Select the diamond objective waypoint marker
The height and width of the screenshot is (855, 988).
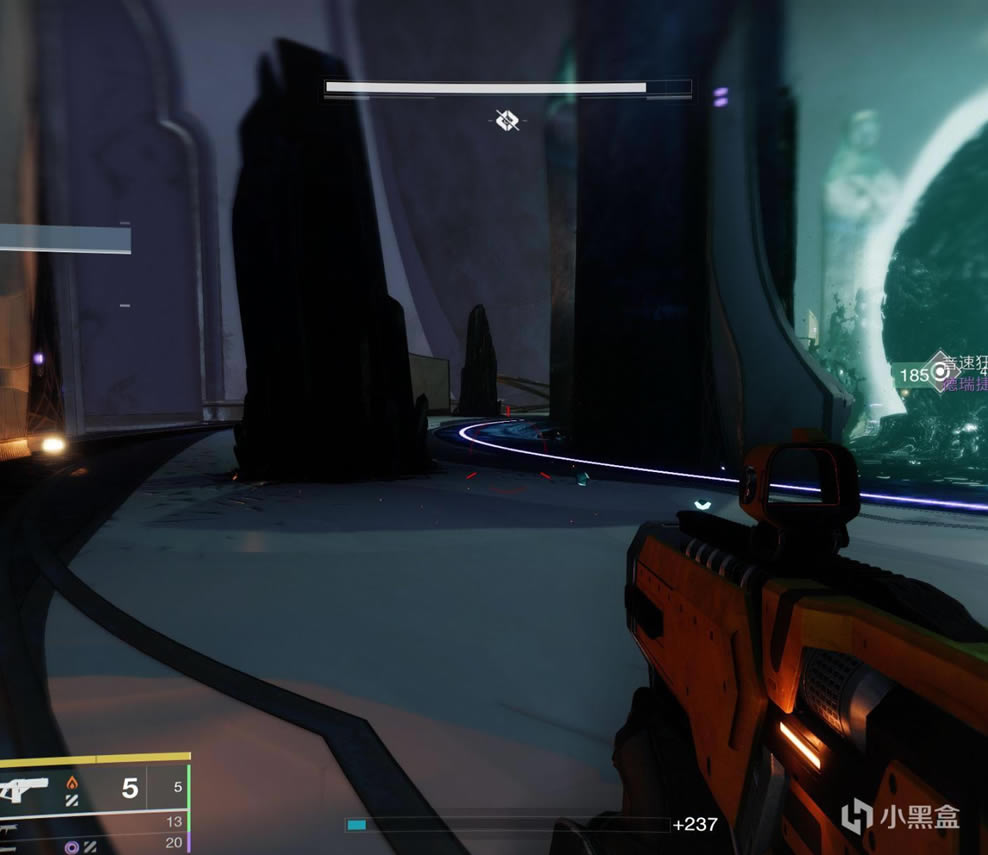click(x=939, y=372)
